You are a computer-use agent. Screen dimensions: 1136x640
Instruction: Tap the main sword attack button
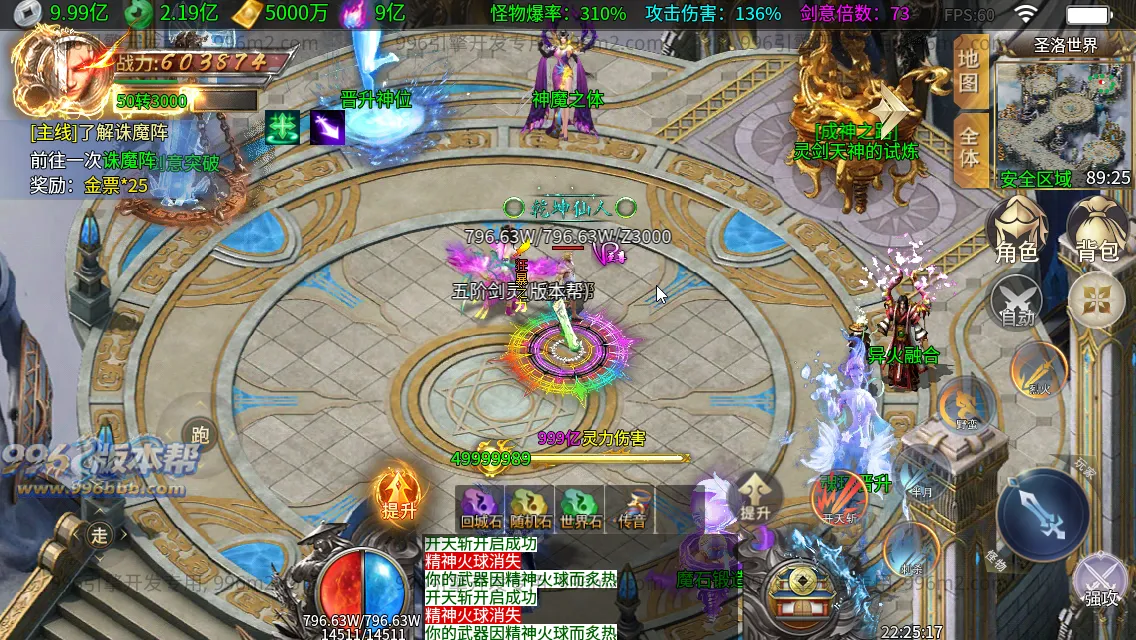click(x=1043, y=515)
